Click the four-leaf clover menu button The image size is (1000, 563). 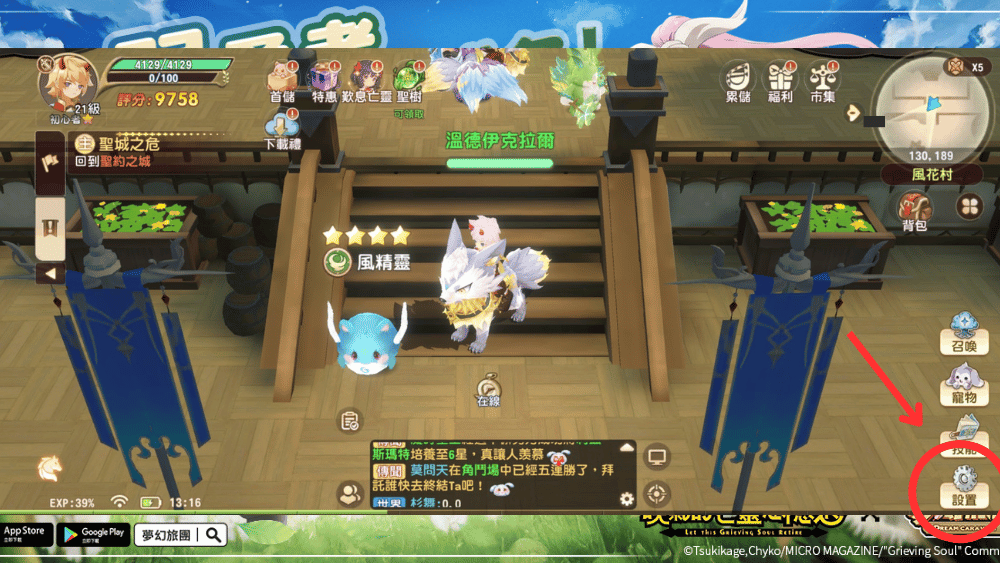pyautogui.click(x=968, y=206)
